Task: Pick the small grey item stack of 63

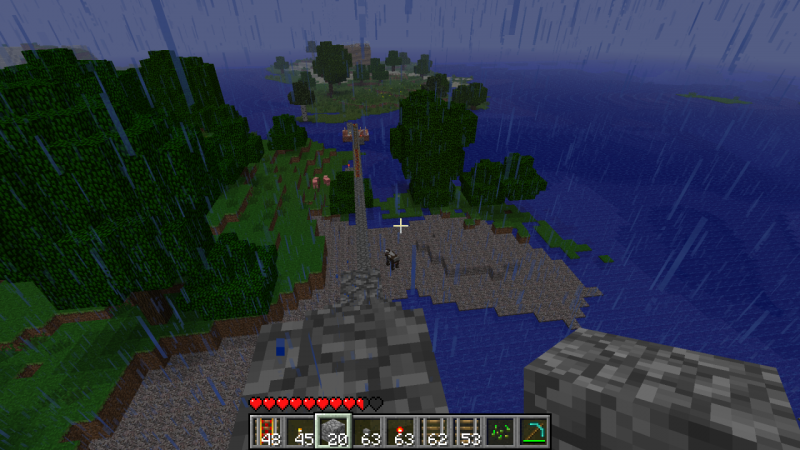Action: 366,431
